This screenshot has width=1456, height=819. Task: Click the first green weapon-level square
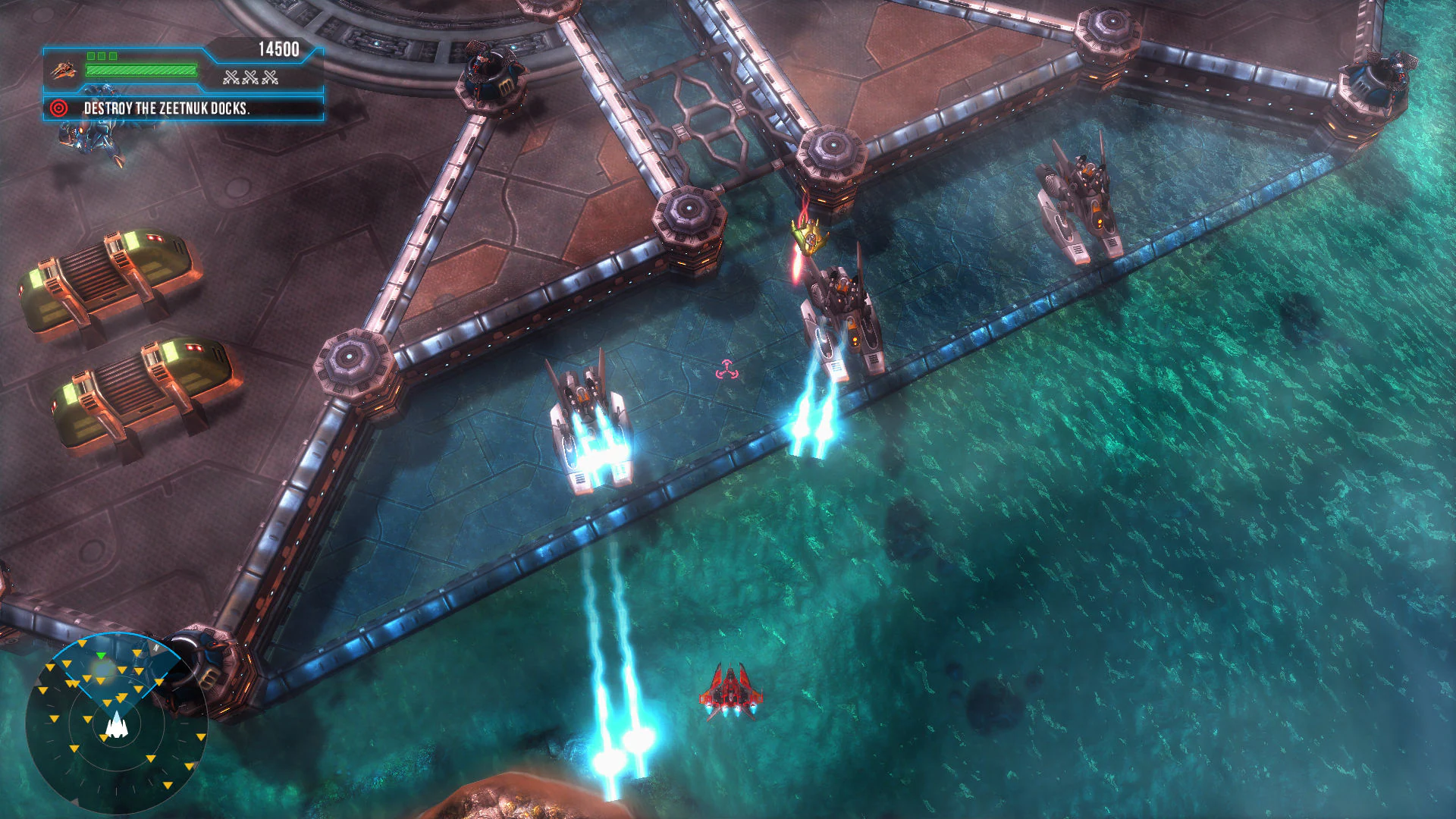[93, 55]
